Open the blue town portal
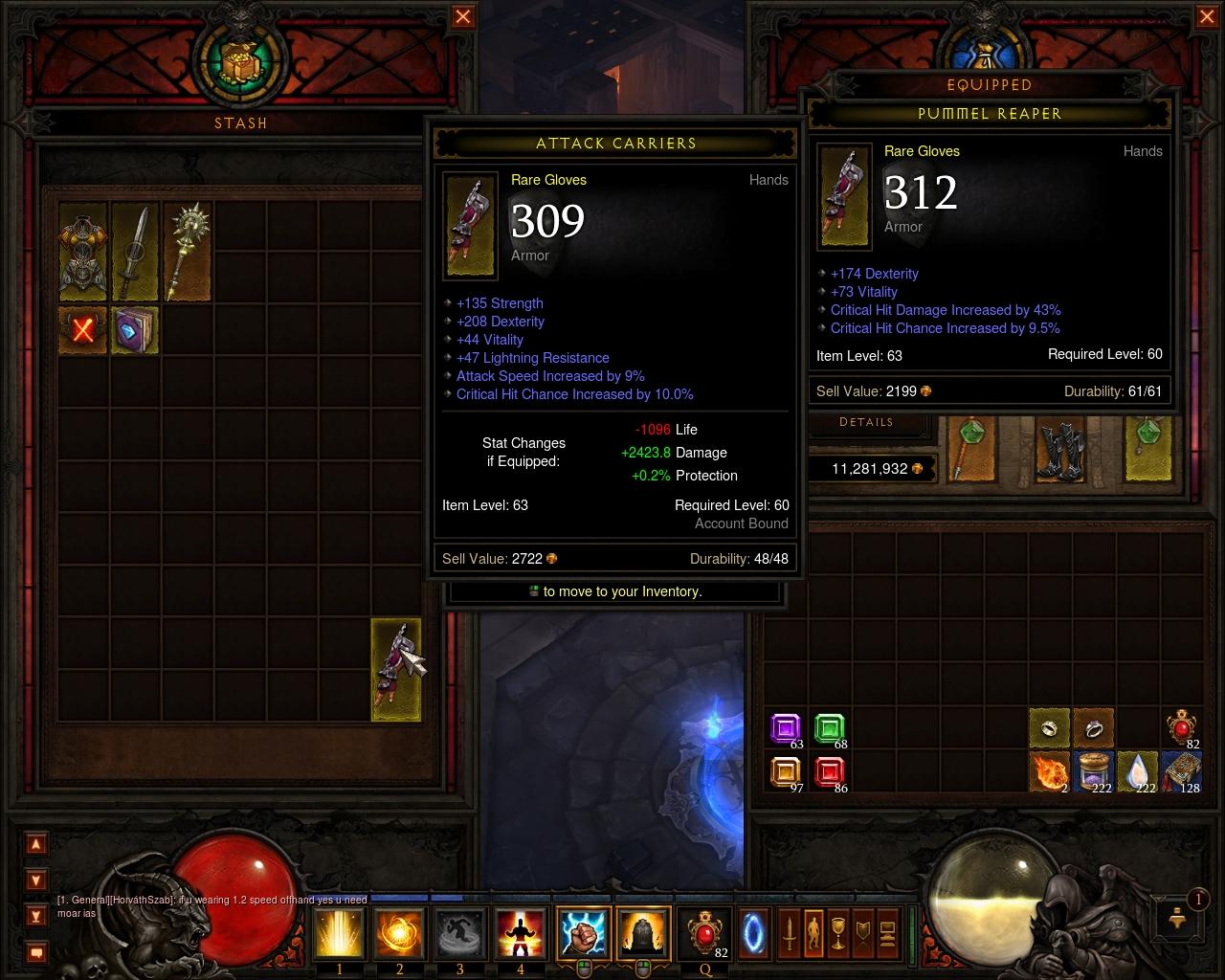The height and width of the screenshot is (980, 1225). click(x=753, y=932)
